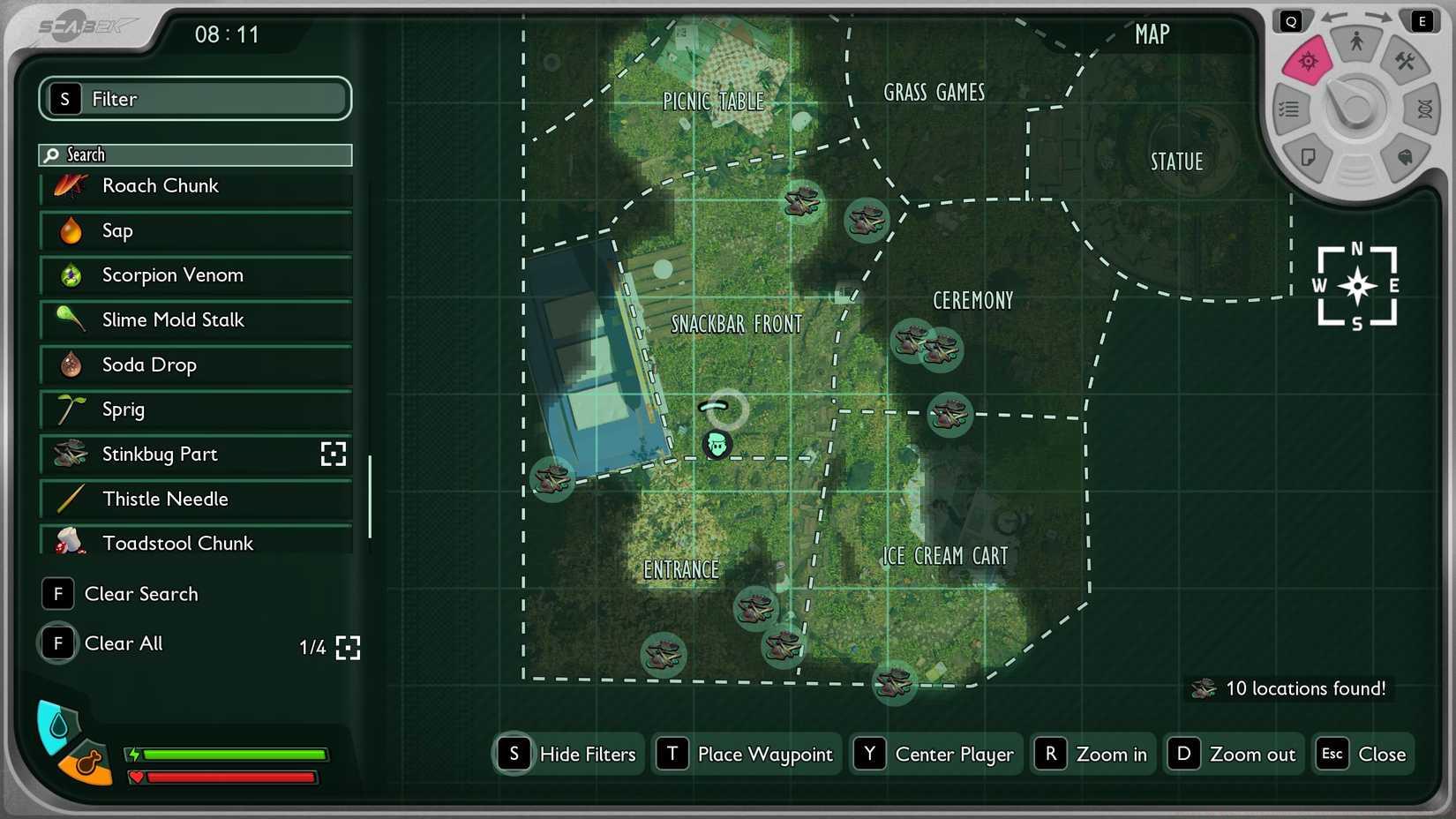Click the right arrow beside the E key
Viewport: 1456px width, 819px height.
1381,18
